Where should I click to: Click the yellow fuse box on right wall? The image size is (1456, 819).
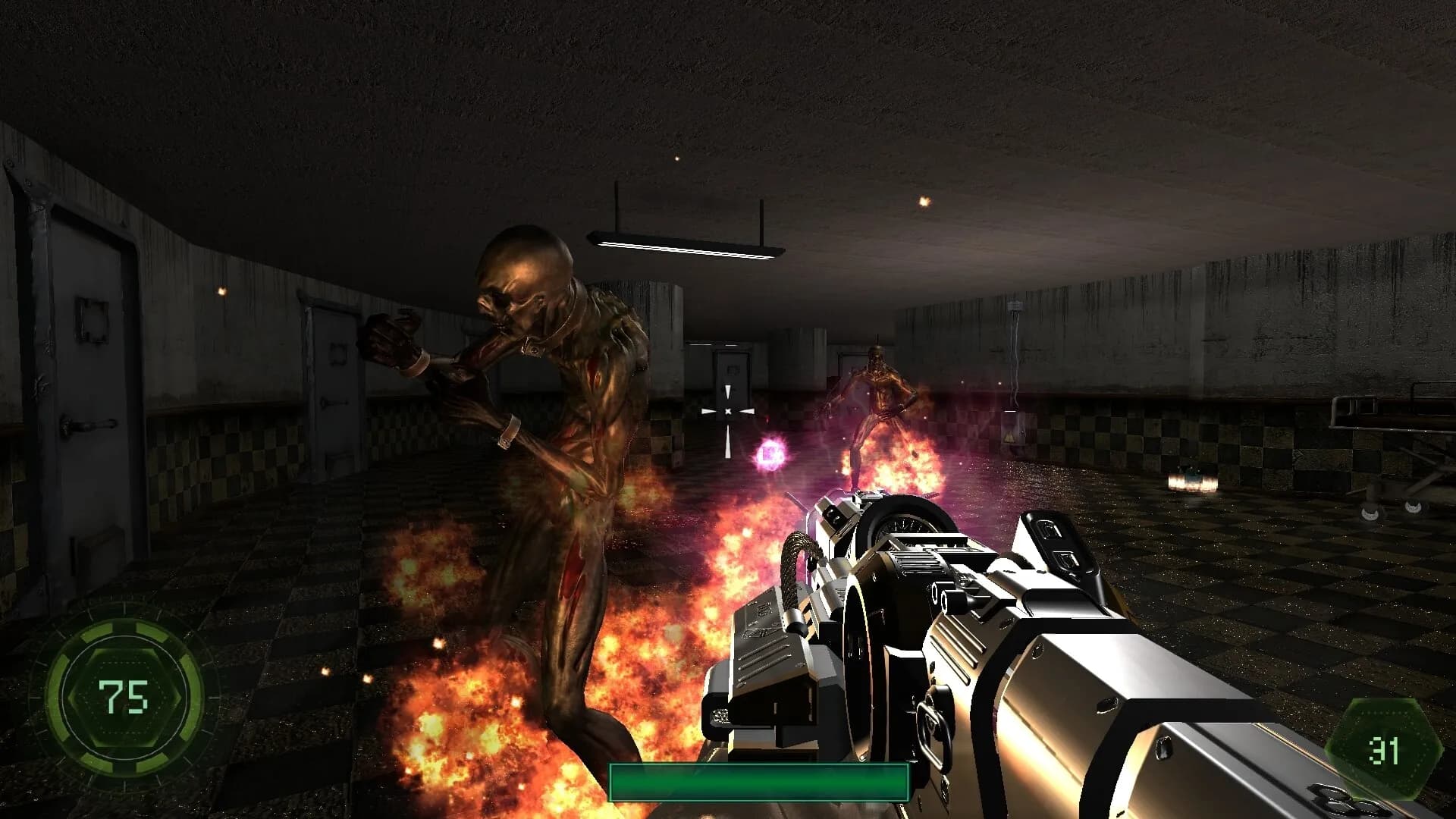pyautogui.click(x=1014, y=431)
